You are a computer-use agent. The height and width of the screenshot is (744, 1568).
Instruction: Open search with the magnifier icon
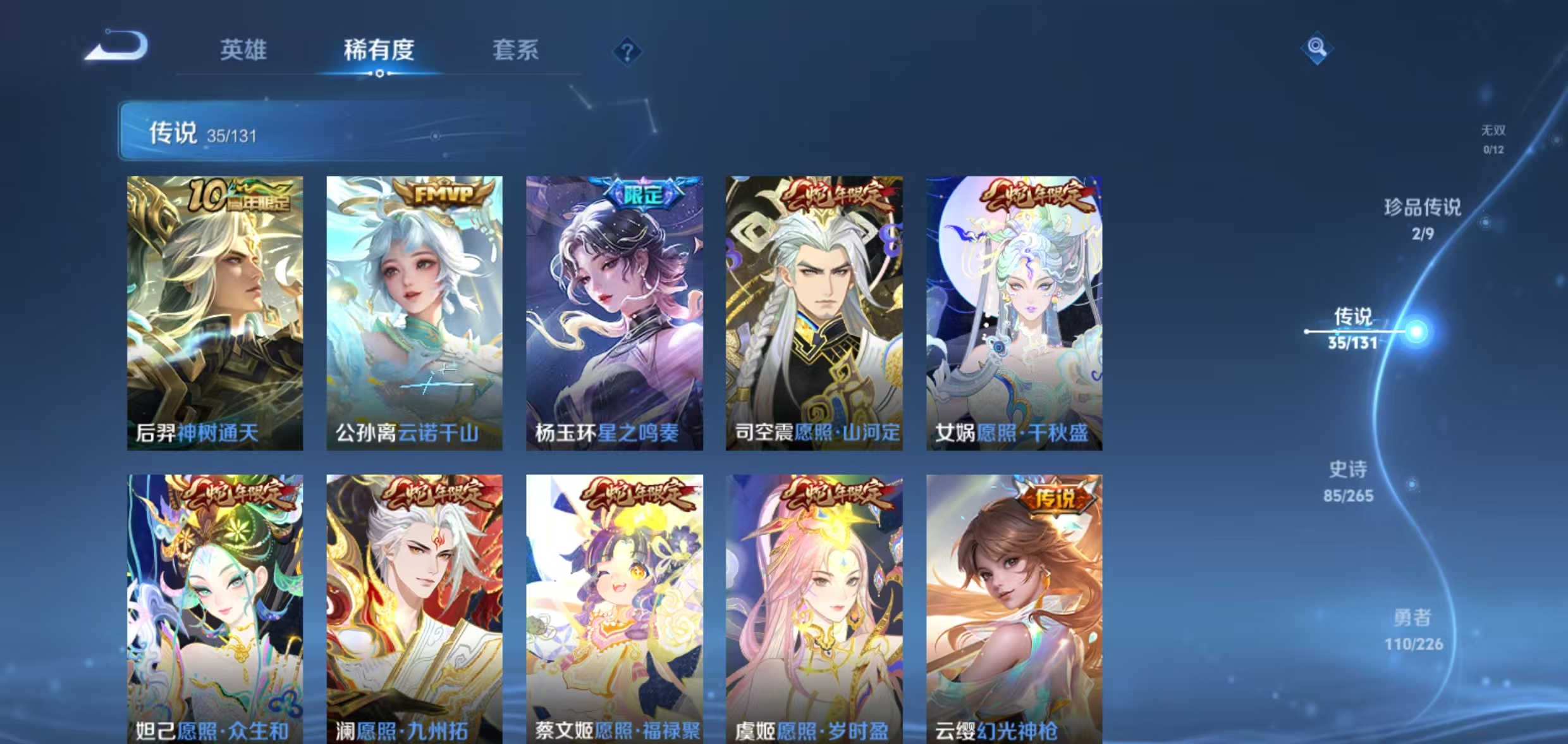pyautogui.click(x=1316, y=46)
